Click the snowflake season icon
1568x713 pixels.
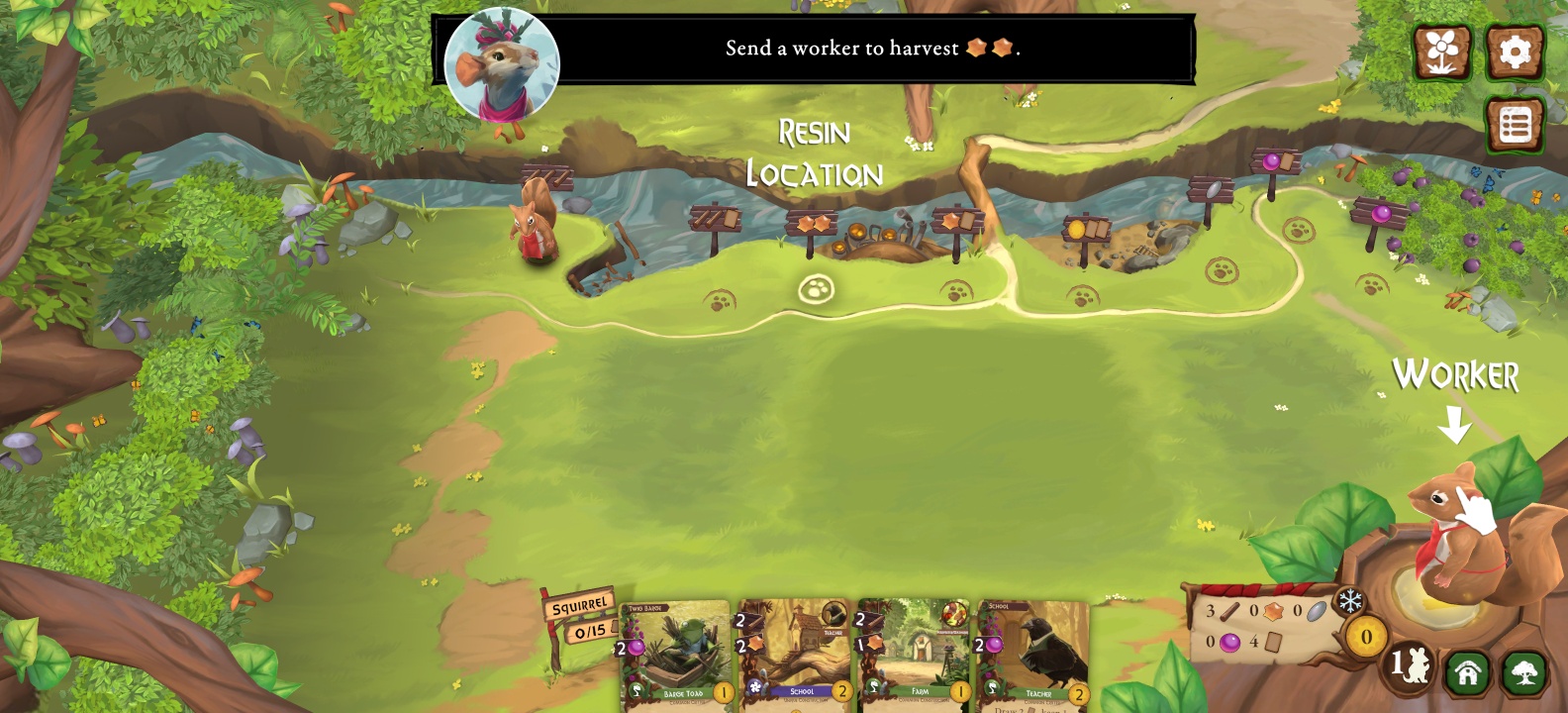tap(1350, 601)
